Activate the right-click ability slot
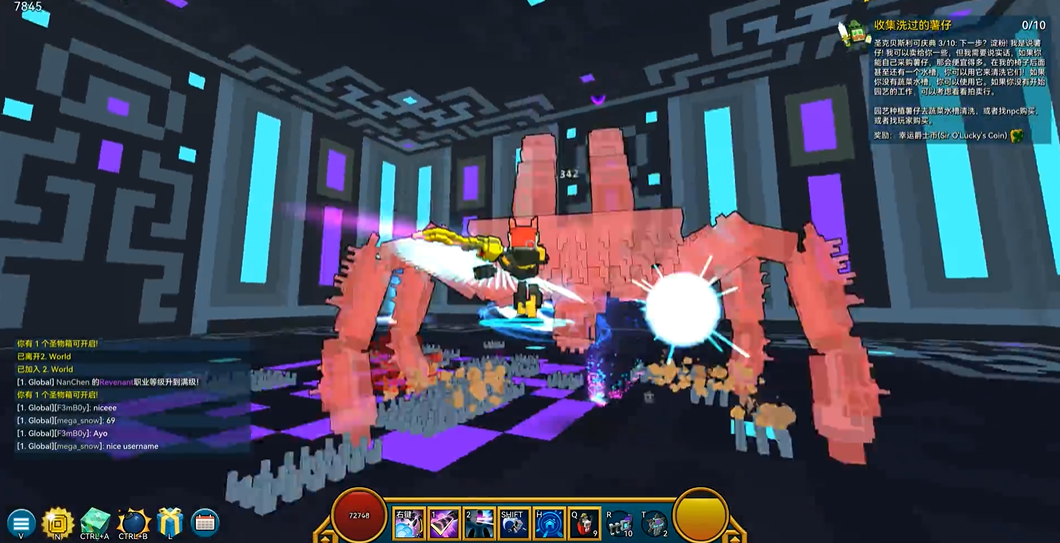 pos(408,523)
